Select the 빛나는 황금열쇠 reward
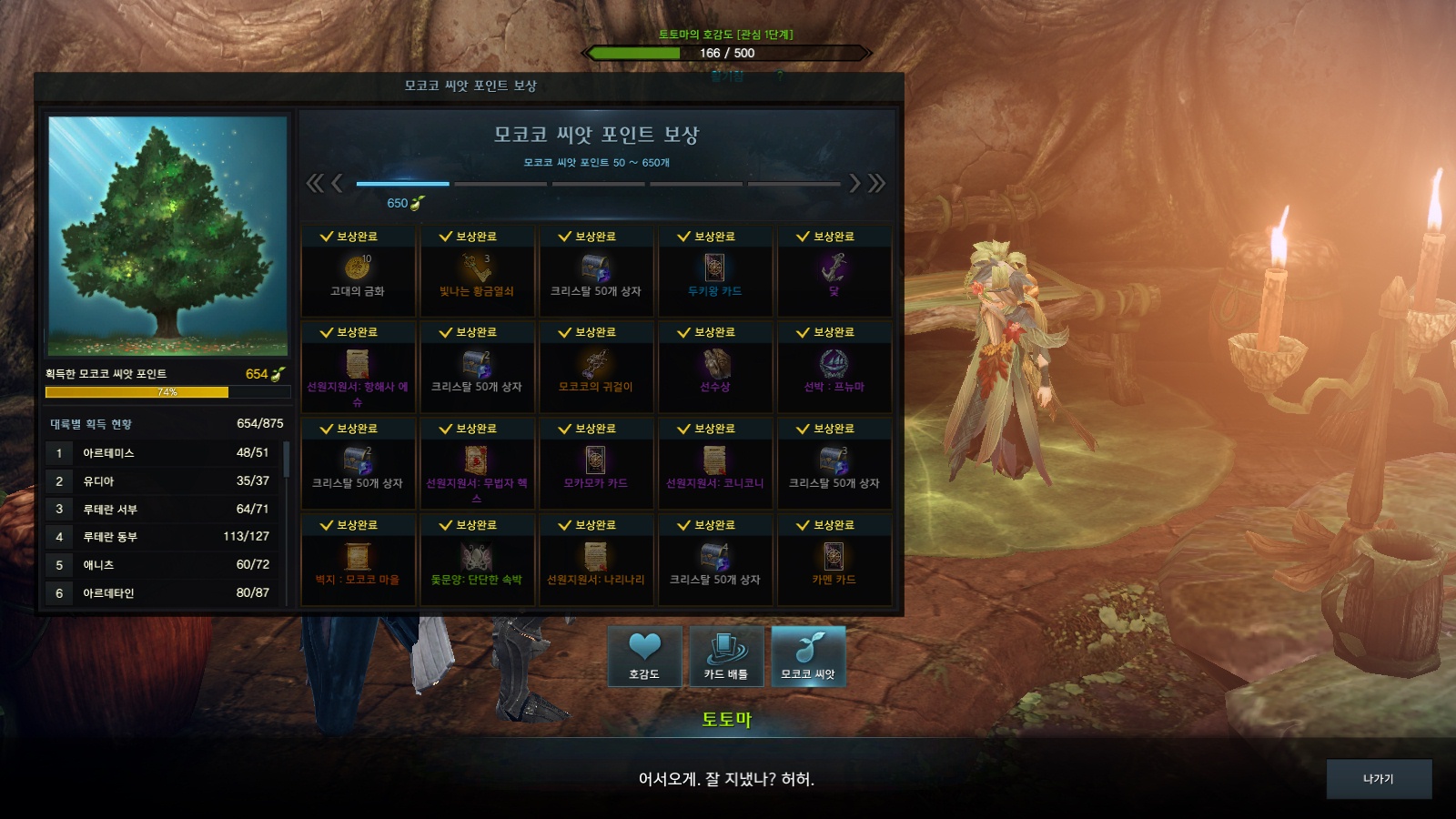 pyautogui.click(x=476, y=271)
